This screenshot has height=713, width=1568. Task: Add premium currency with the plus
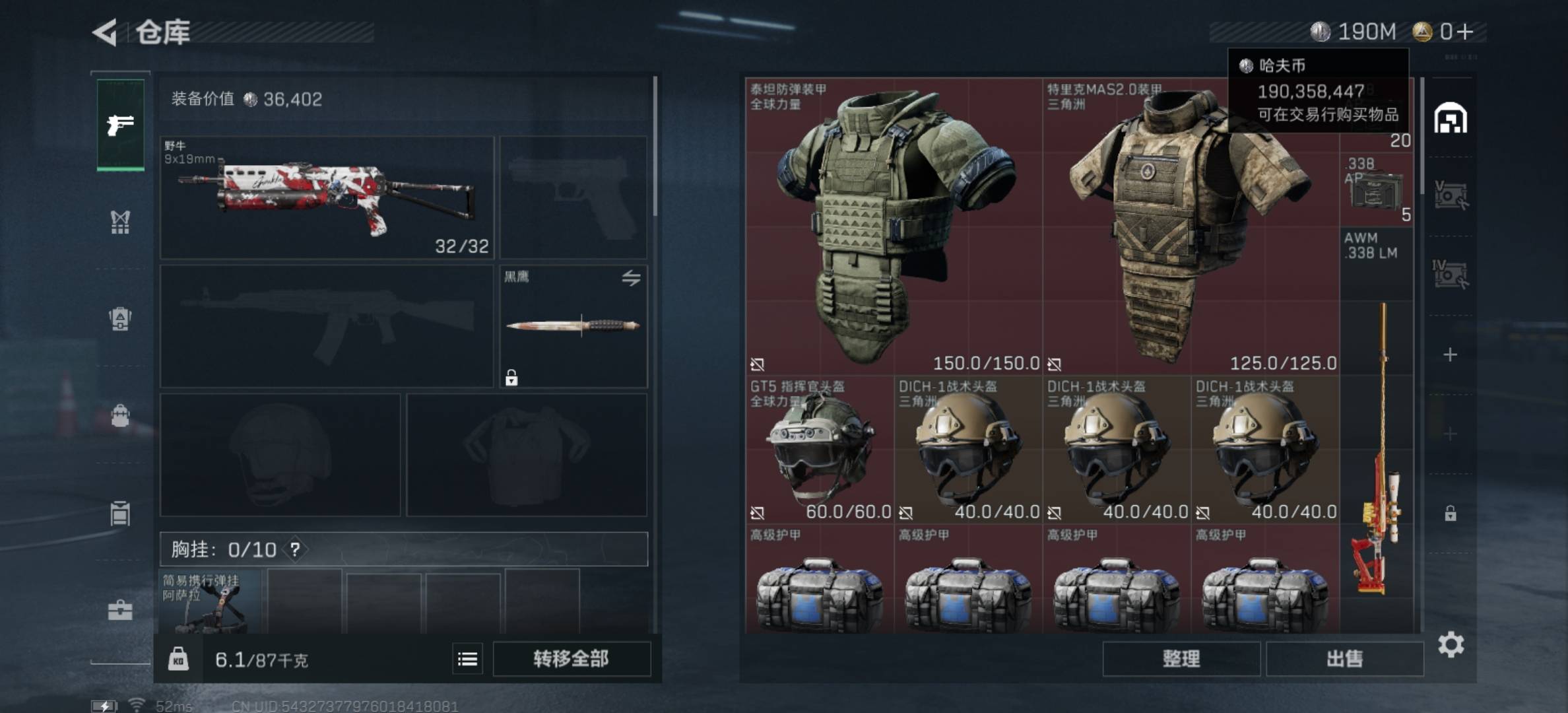coord(1464,32)
